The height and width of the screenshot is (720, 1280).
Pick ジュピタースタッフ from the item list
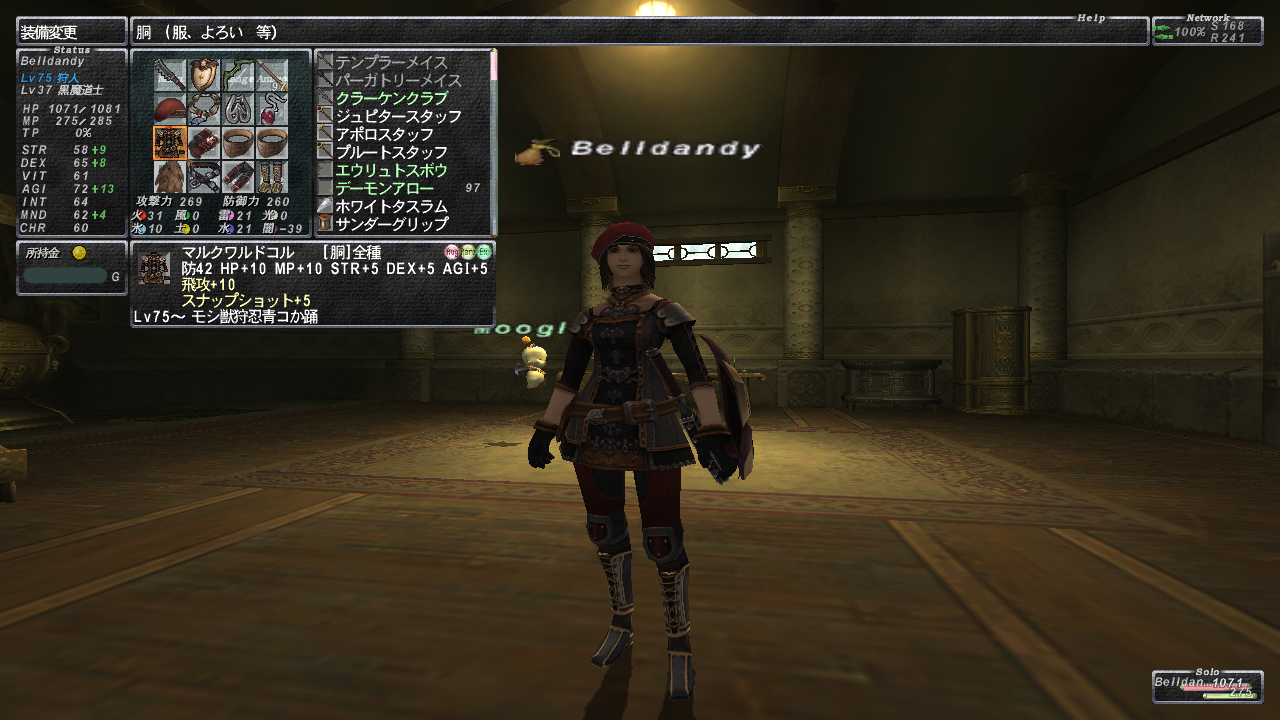pyautogui.click(x=398, y=116)
